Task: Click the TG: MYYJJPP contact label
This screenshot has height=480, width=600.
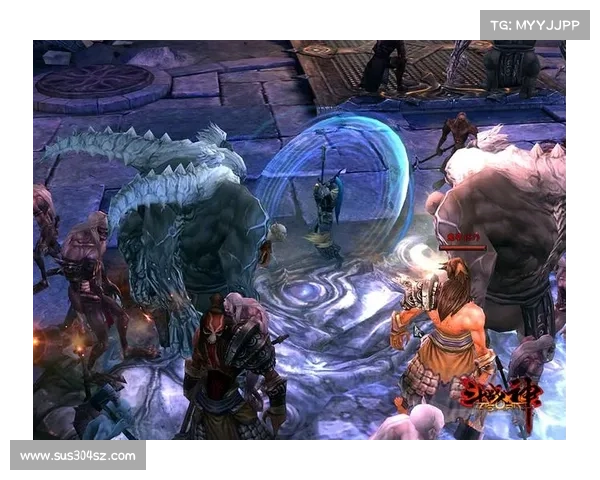Action: click(535, 24)
